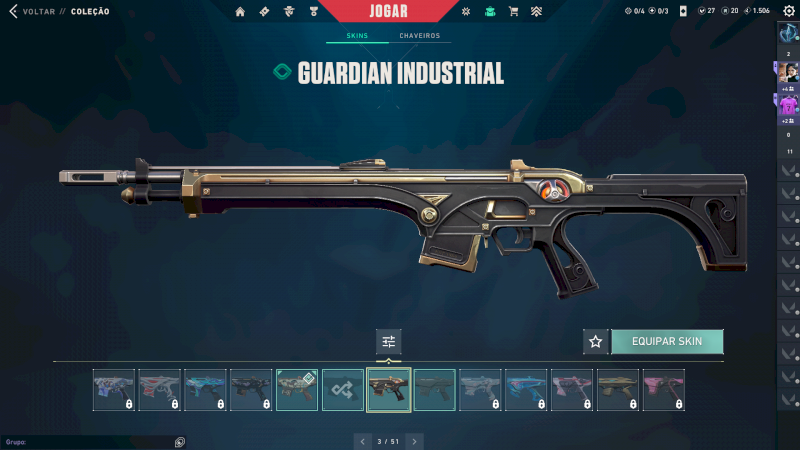Choose the selected Industrial Guardian thumbnail
This screenshot has height=450, width=800.
(x=389, y=390)
